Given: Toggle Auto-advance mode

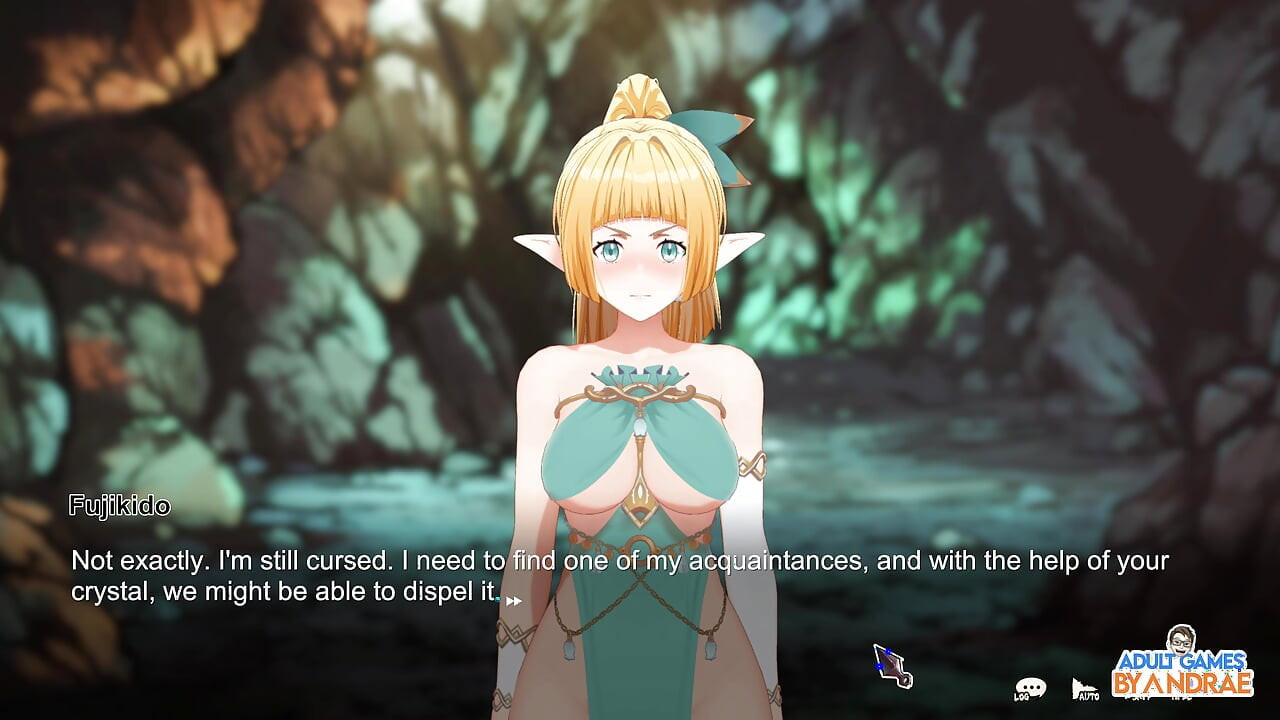Looking at the screenshot, I should (x=1085, y=689).
